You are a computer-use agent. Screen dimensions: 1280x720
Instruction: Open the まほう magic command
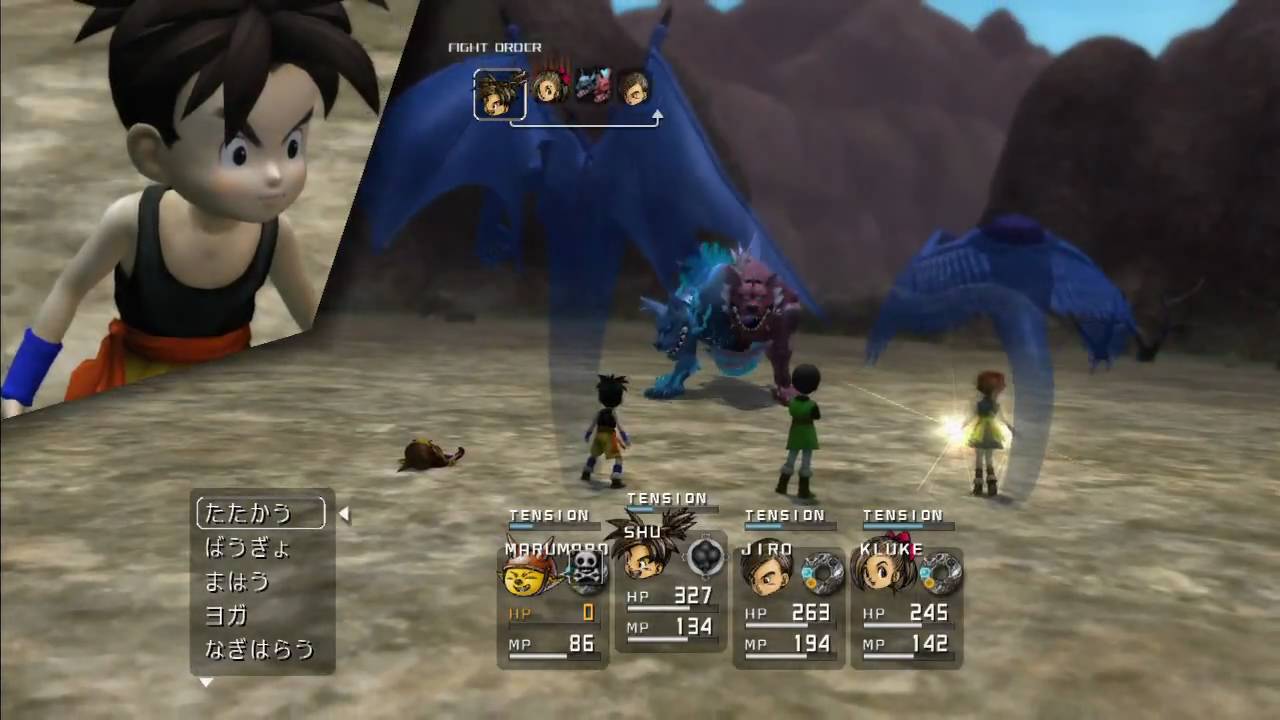click(x=237, y=581)
